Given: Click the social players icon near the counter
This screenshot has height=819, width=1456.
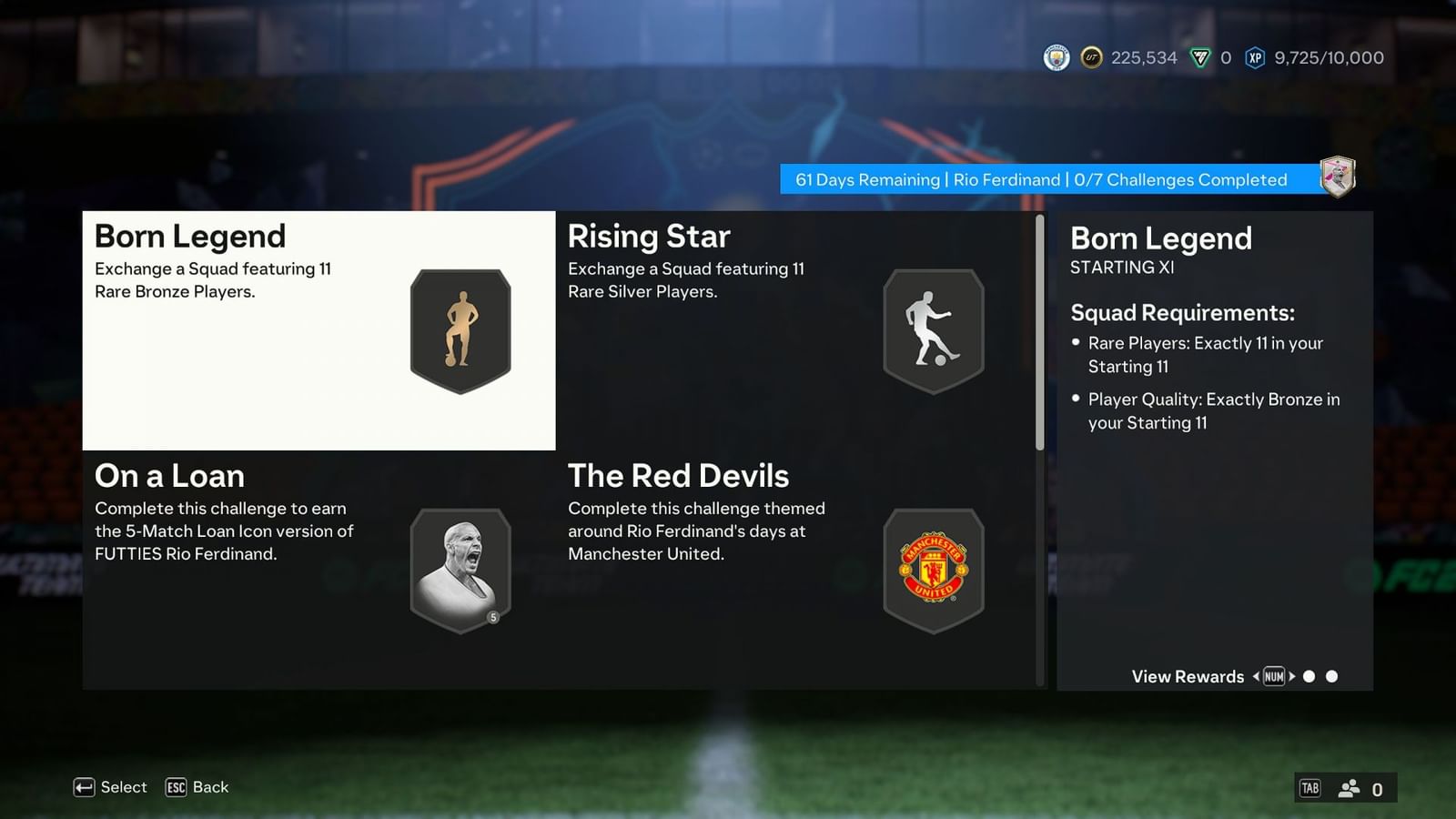Looking at the screenshot, I should click(1348, 787).
